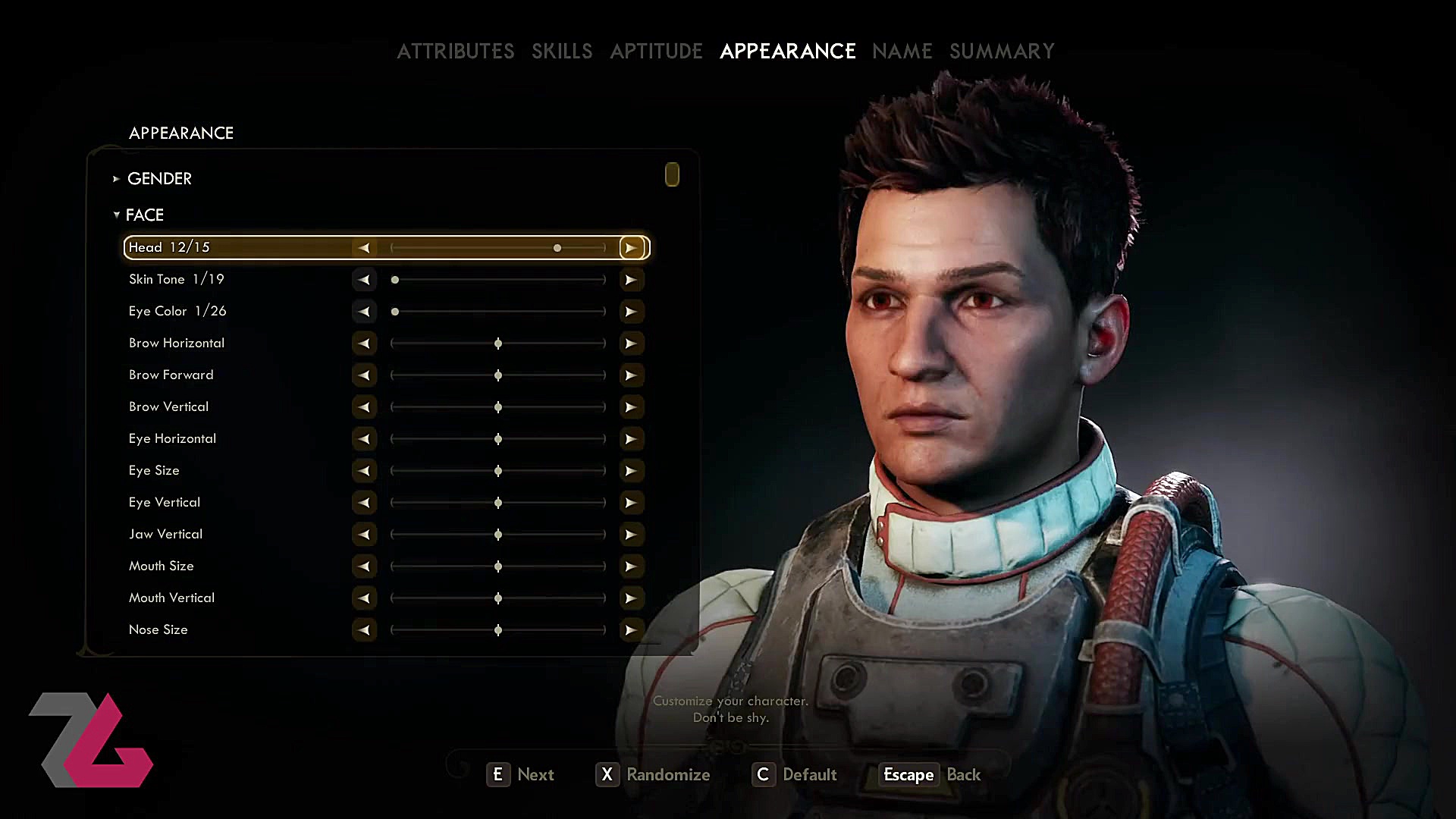
Task: Click the gender indicator pill near Gender row
Action: (x=672, y=174)
